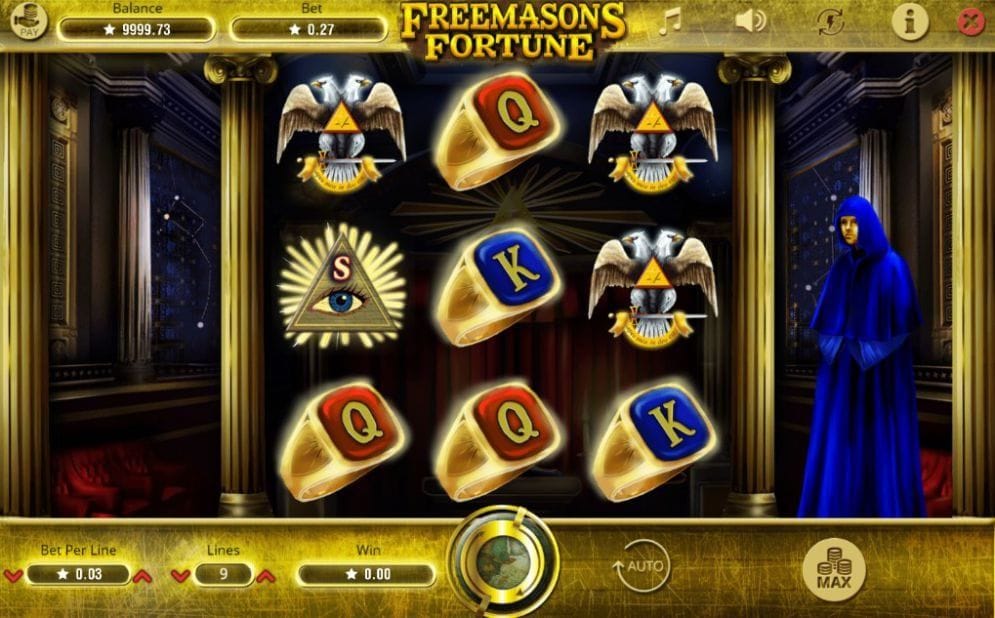The width and height of the screenshot is (995, 618).
Task: Set the MAX bet with coins button
Action: click(x=833, y=568)
